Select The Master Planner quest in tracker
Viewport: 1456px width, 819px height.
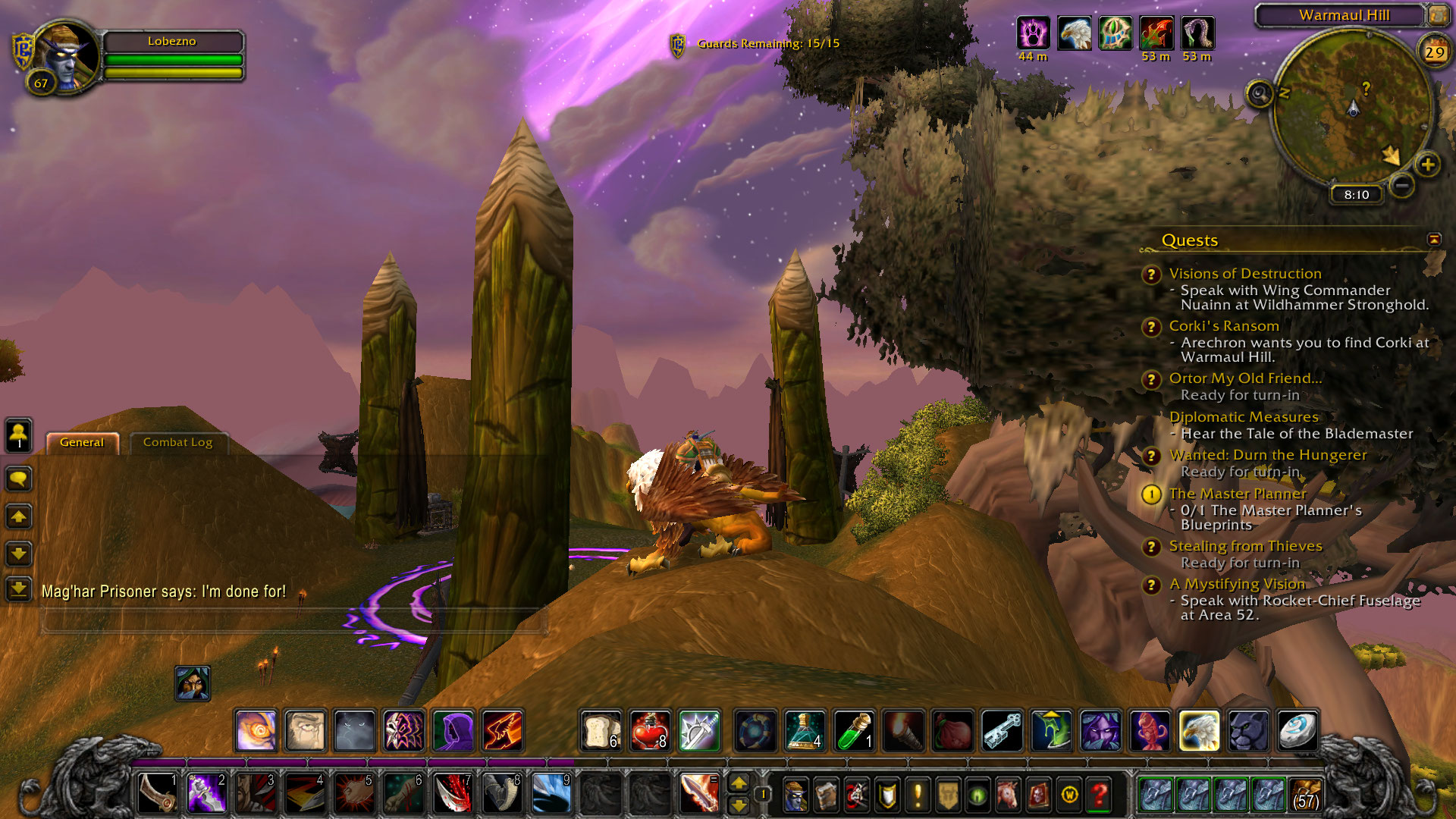tap(1238, 494)
